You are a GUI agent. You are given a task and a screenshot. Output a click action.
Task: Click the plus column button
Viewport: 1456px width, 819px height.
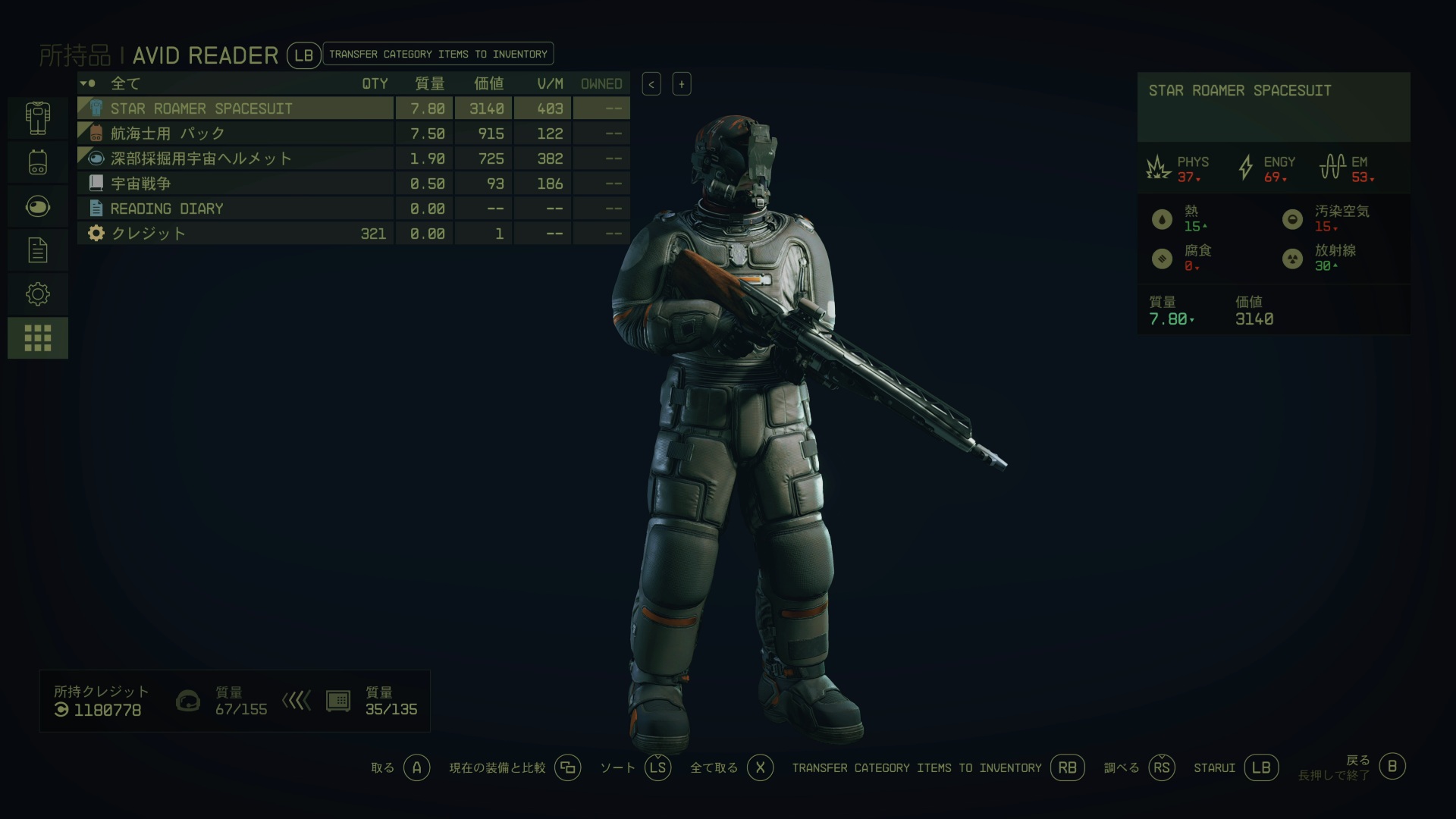pyautogui.click(x=682, y=84)
